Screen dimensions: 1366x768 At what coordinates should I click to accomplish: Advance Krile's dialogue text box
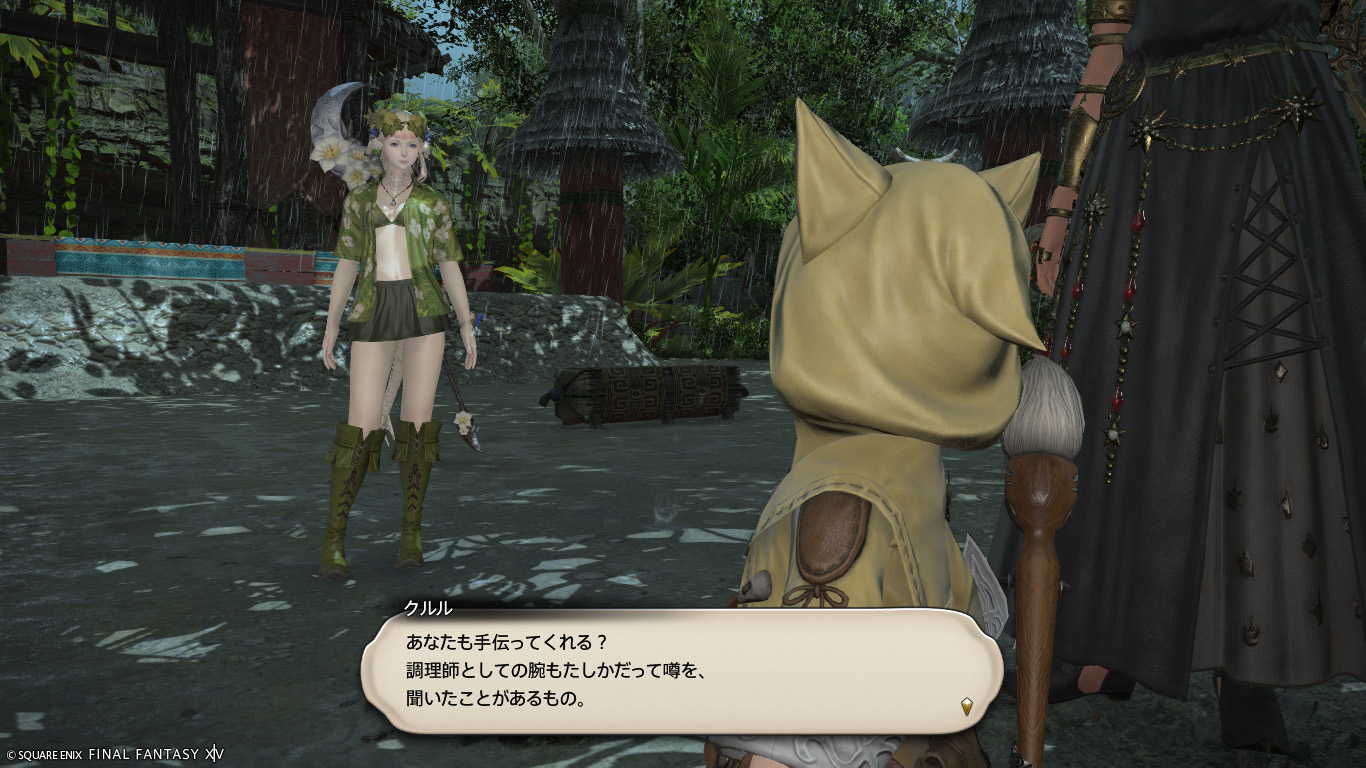coord(680,670)
